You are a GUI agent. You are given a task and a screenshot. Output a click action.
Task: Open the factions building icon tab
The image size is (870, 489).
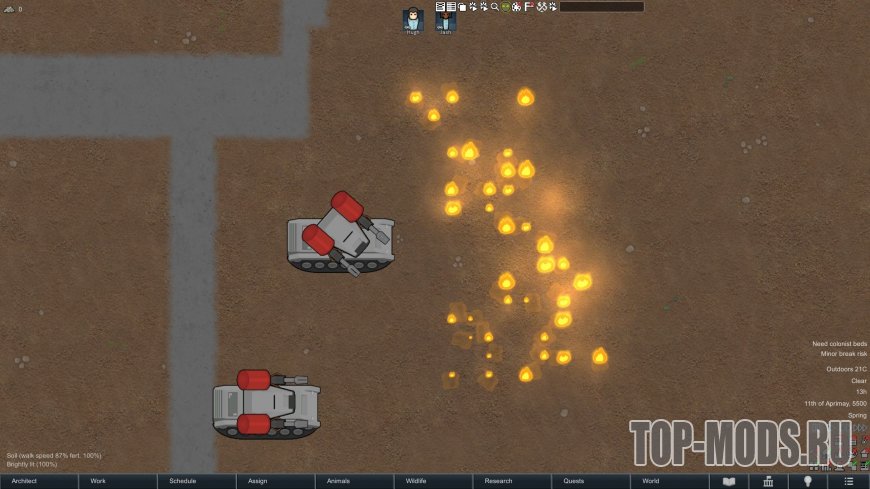(x=769, y=481)
